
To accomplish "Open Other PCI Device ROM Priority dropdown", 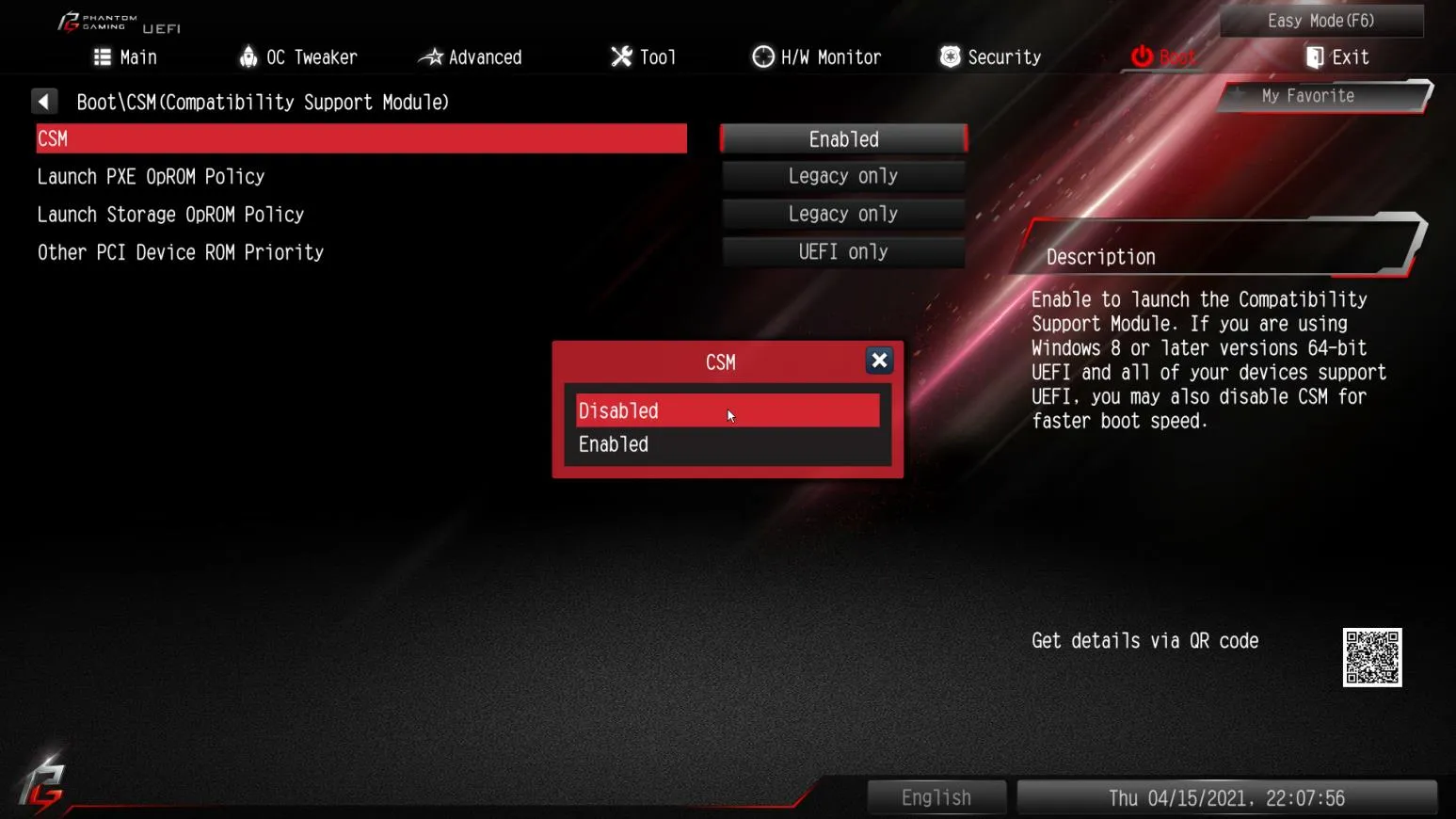I will (x=843, y=252).
